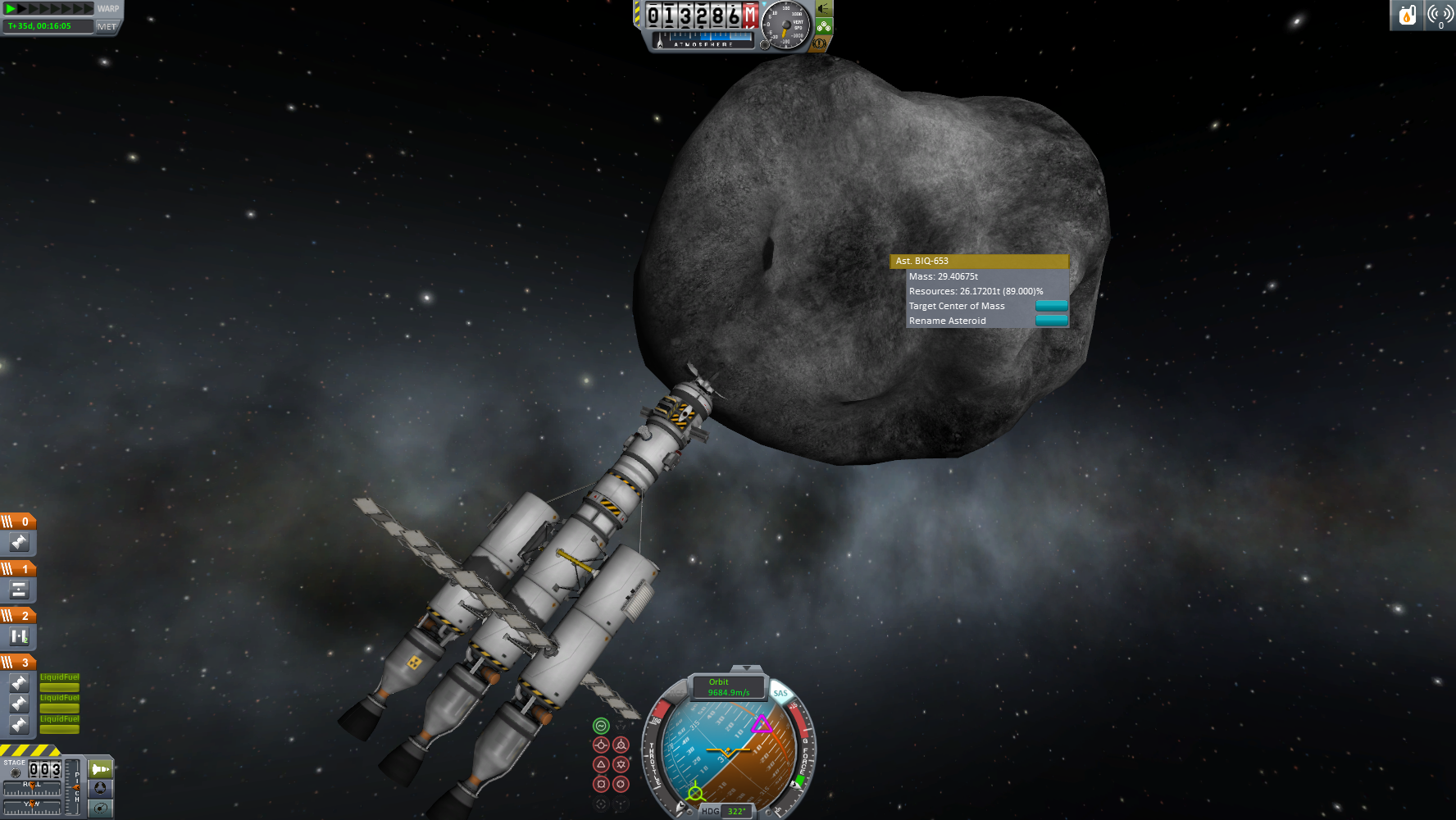Toggle the brakes button

click(819, 43)
